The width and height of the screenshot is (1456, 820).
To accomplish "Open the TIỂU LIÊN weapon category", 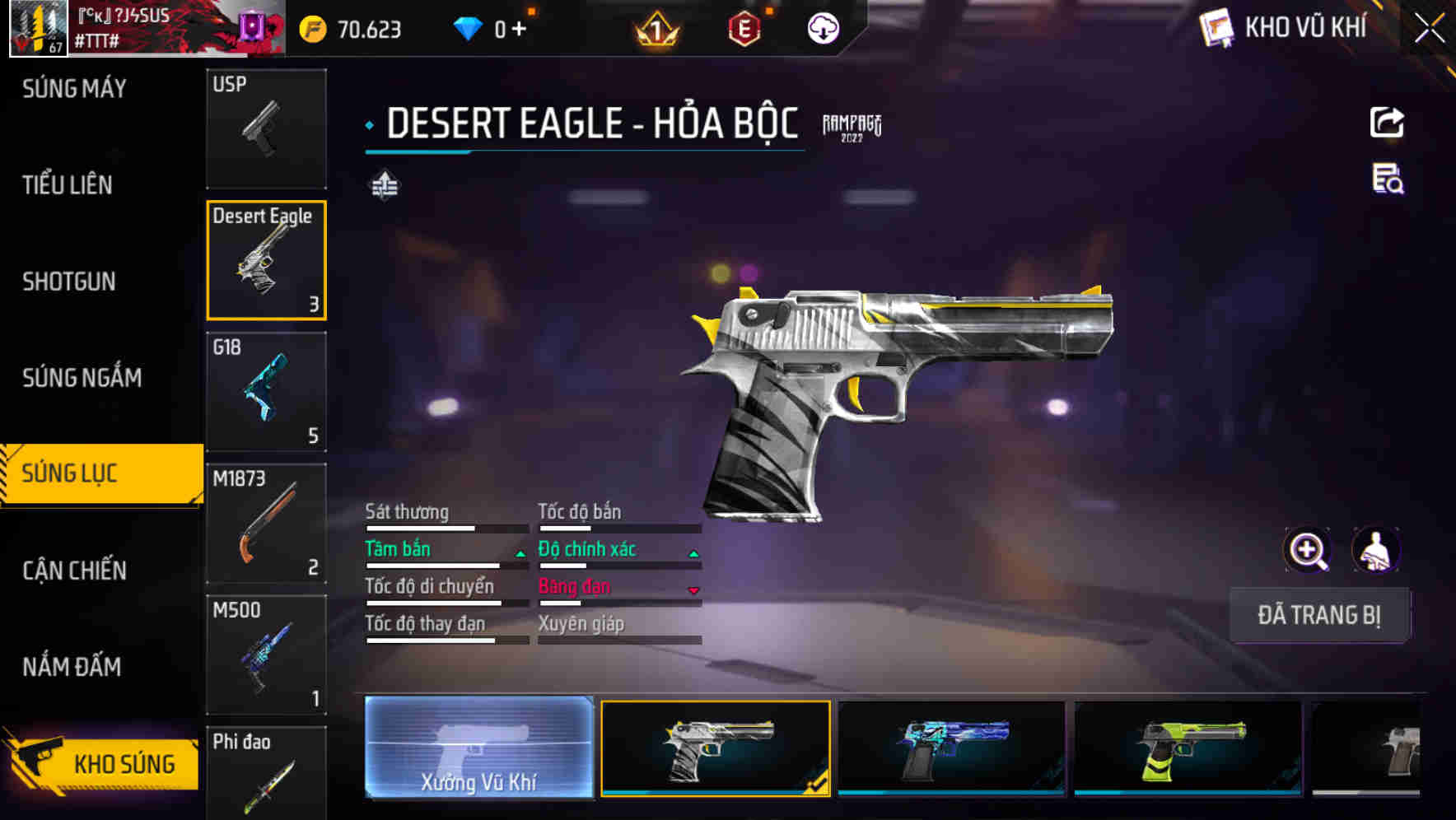I will 68,185.
